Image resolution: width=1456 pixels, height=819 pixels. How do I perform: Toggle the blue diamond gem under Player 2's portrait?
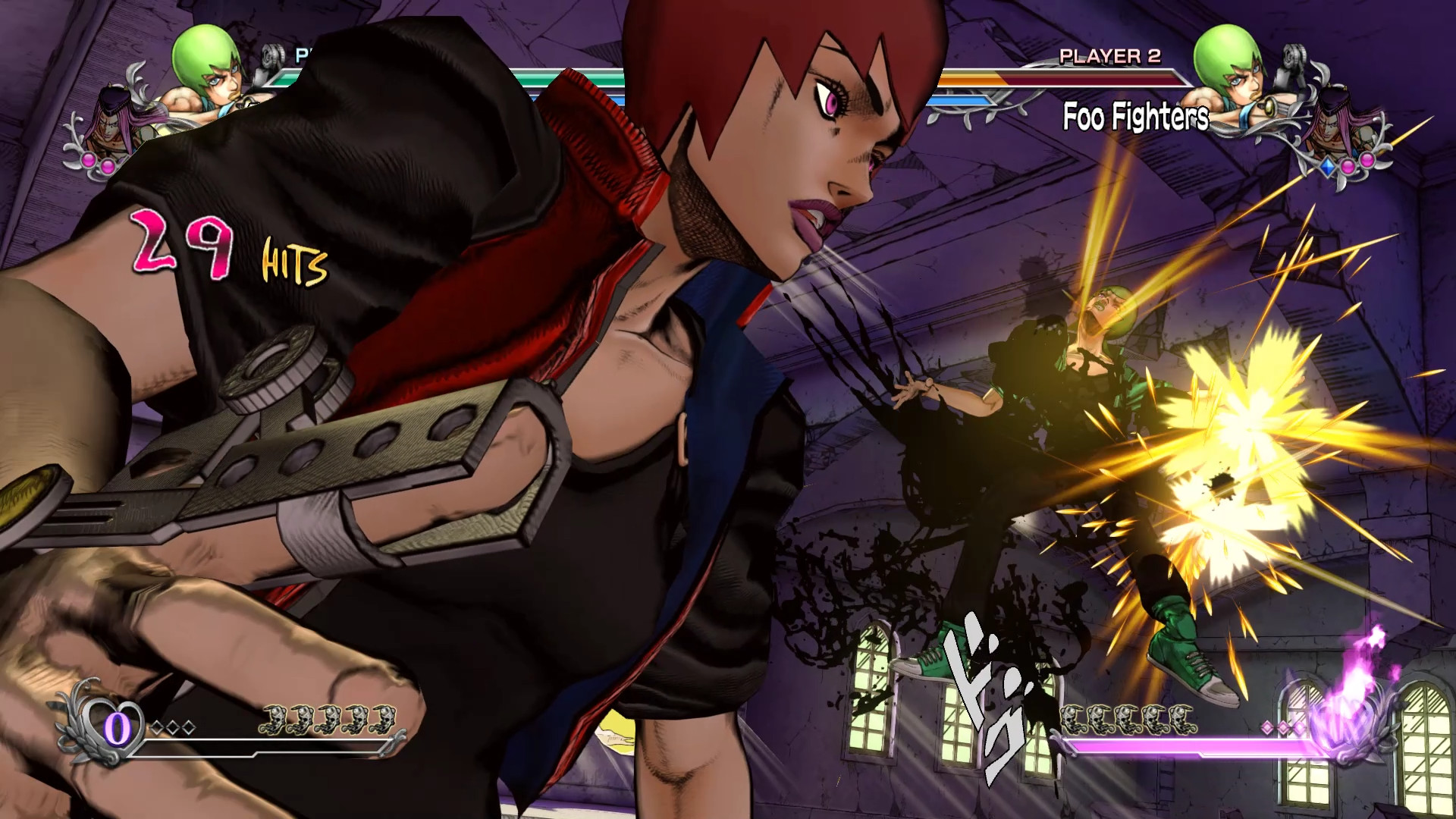(1328, 168)
